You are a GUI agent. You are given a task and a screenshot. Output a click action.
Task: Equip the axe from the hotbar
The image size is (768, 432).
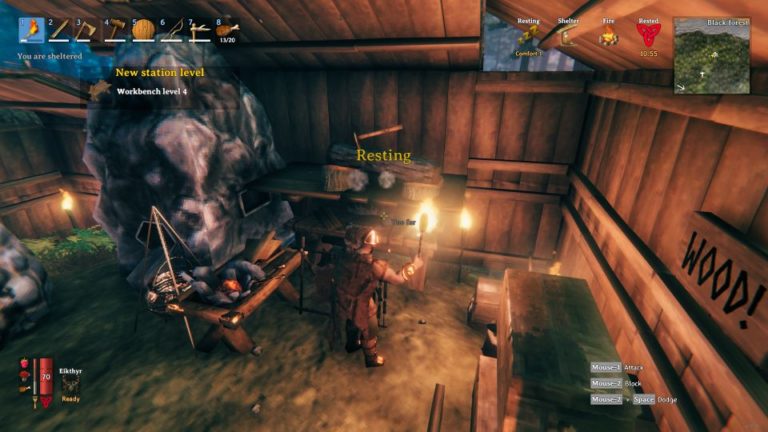pos(88,30)
